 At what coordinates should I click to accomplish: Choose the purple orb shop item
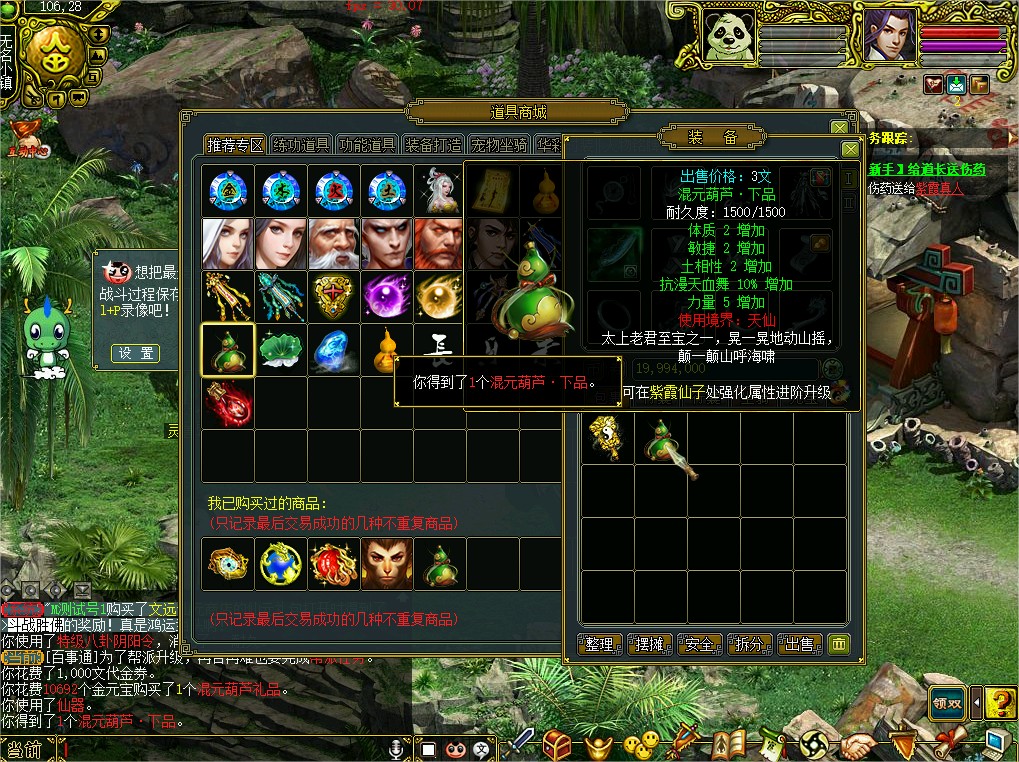click(x=387, y=297)
